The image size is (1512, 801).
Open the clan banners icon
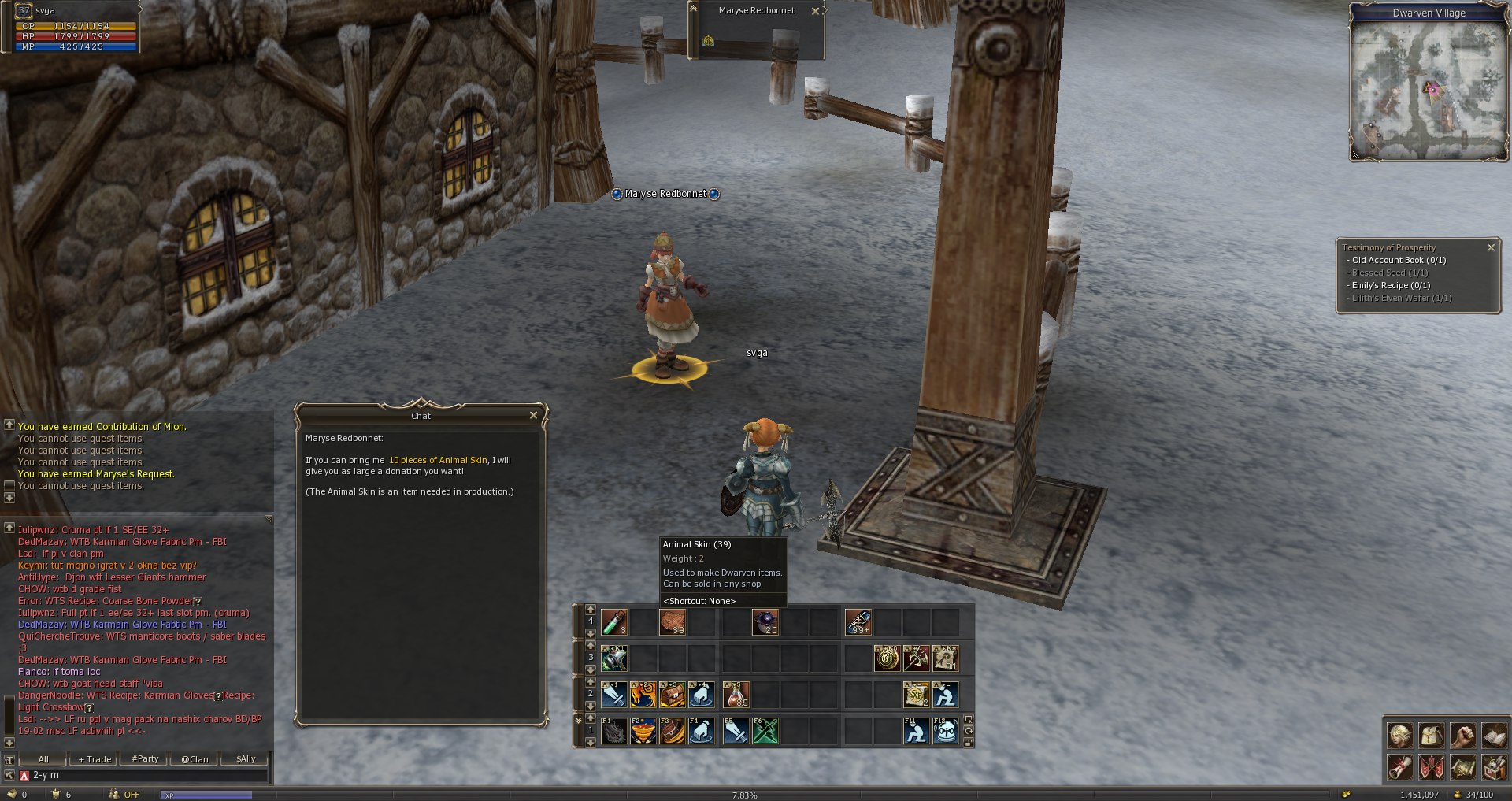(1431, 767)
